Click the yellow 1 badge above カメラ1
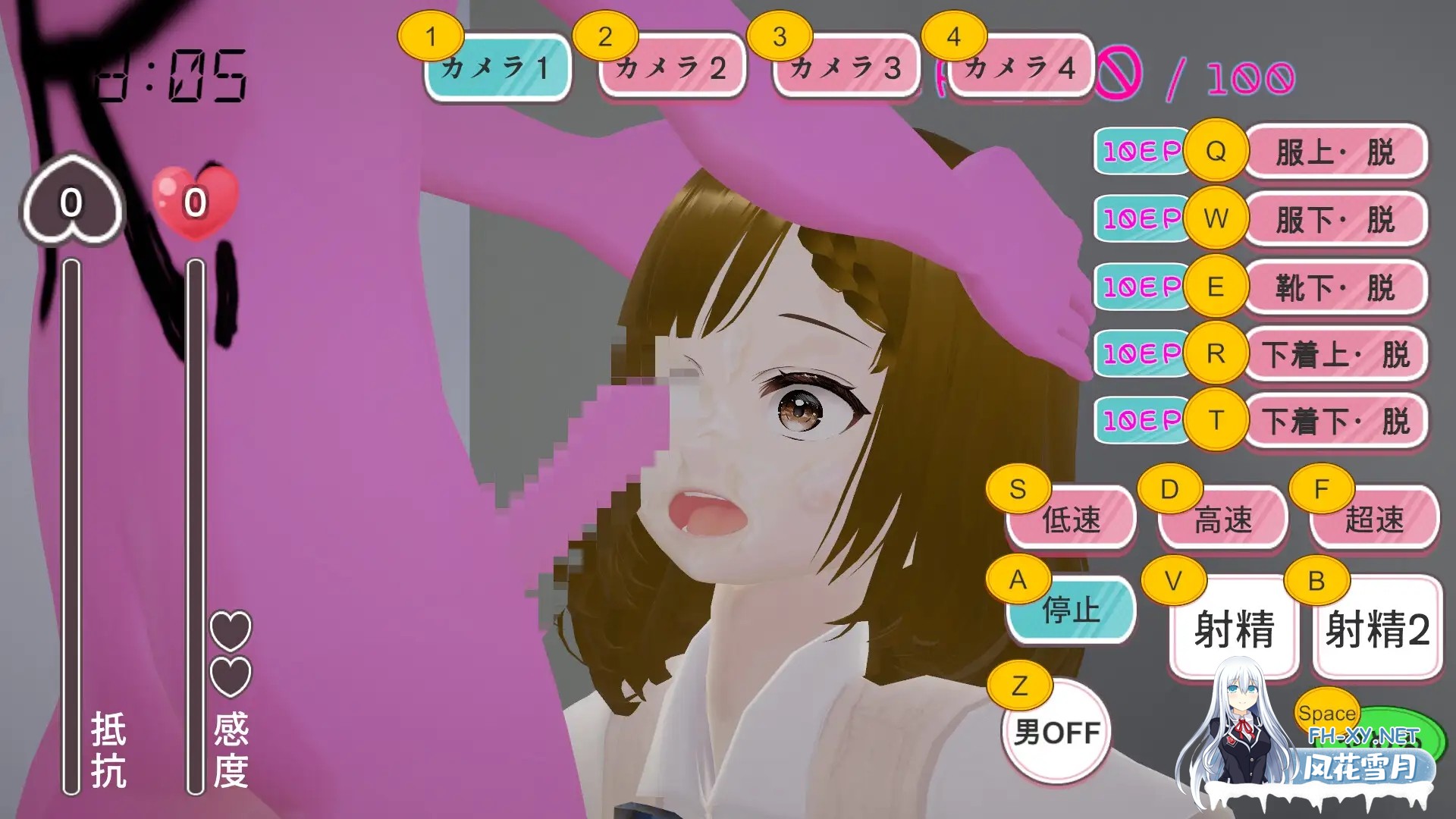 432,34
